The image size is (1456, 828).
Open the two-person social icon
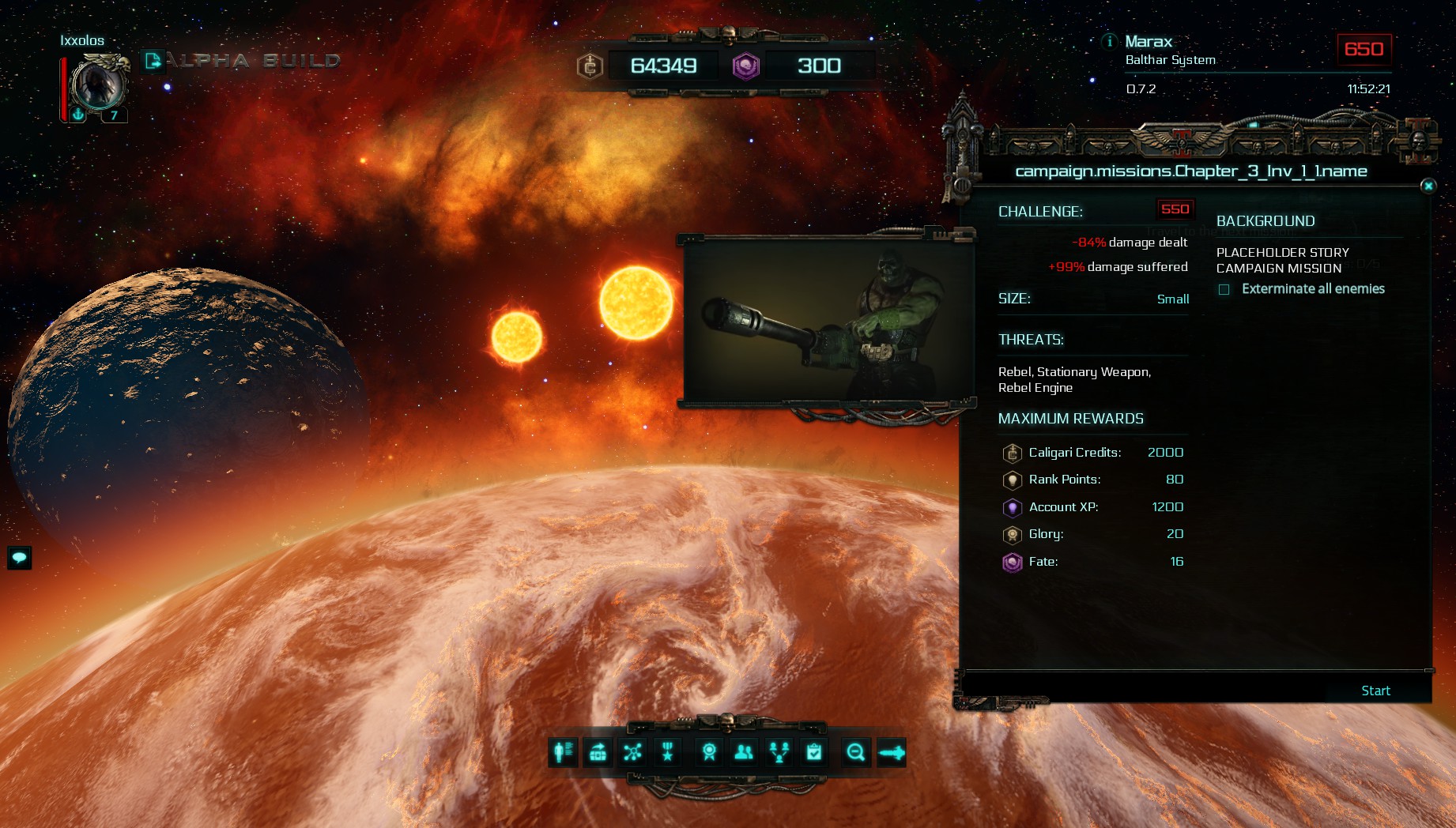pos(744,752)
